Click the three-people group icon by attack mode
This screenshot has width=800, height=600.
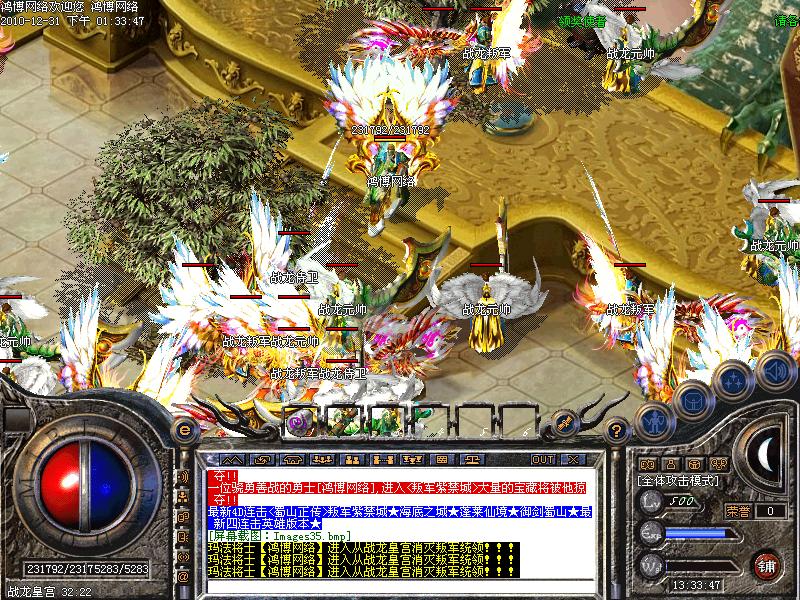point(719,464)
